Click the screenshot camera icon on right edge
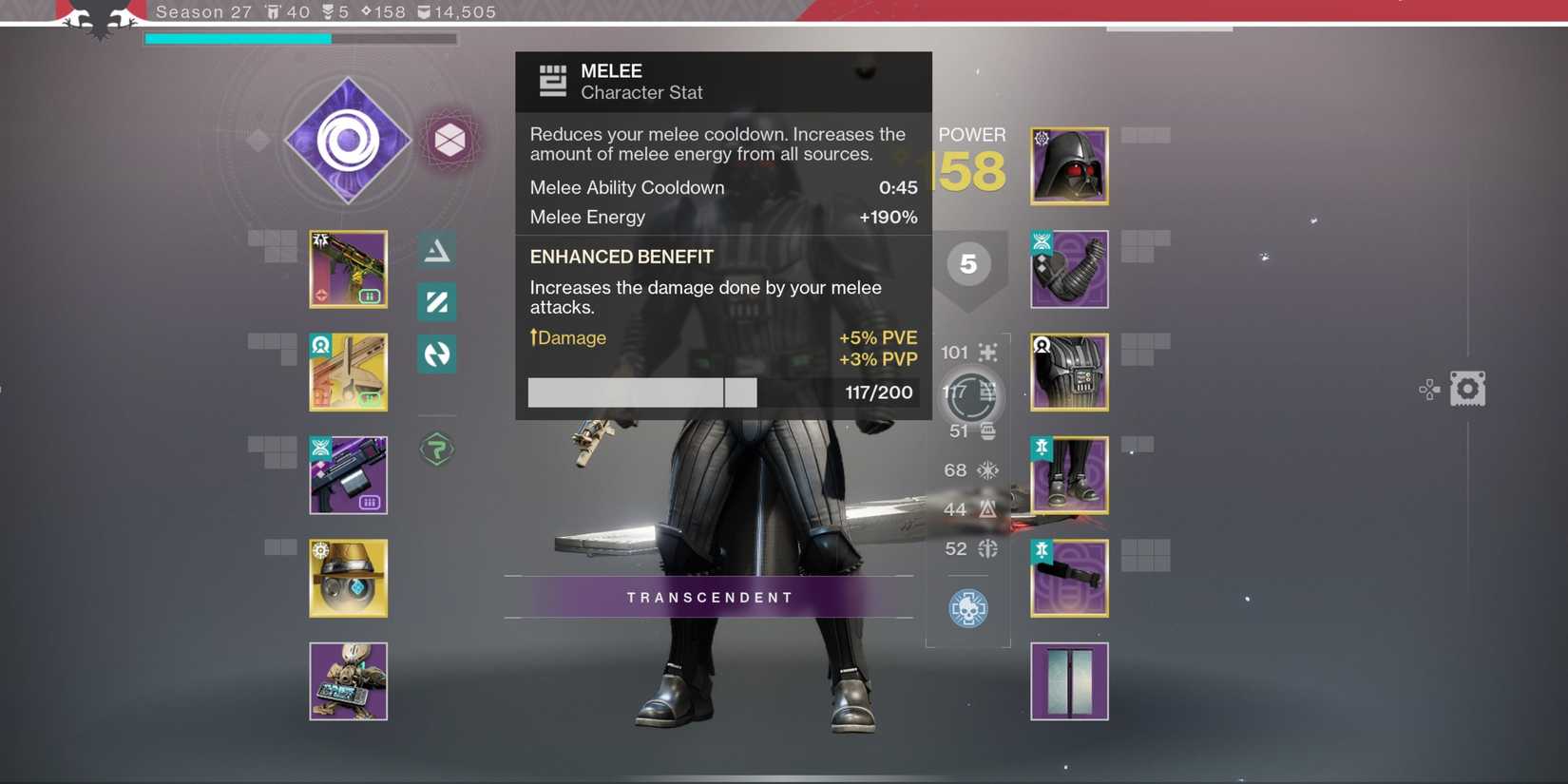 pos(1468,388)
